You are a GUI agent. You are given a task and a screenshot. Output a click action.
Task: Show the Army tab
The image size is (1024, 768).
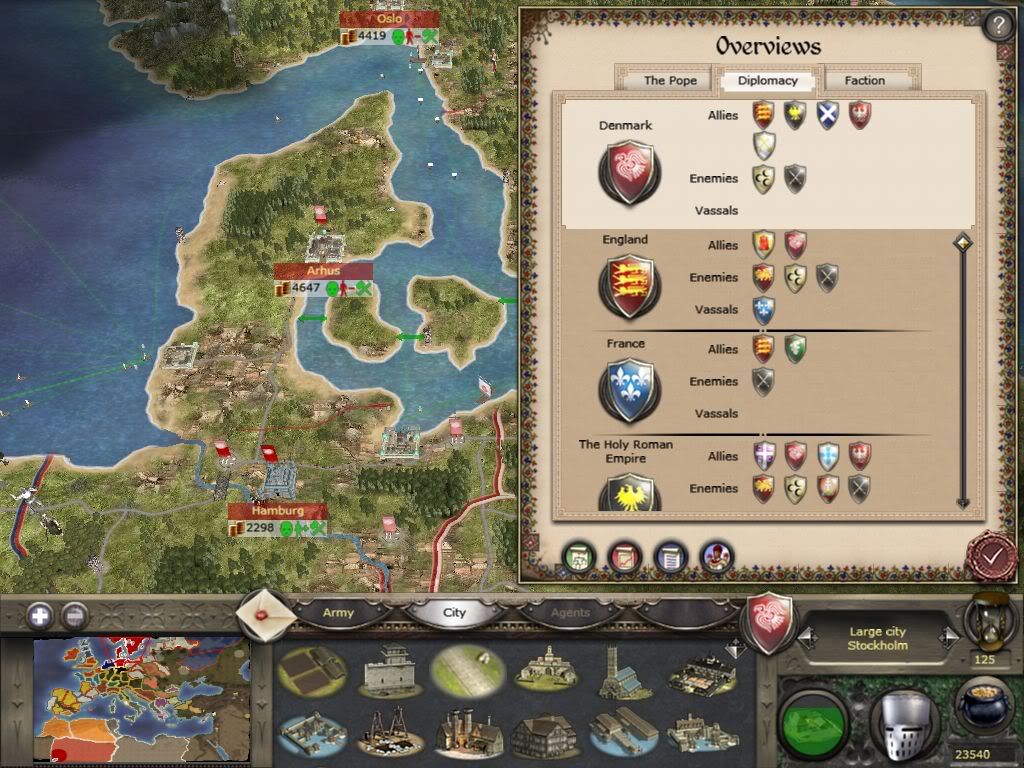(338, 612)
